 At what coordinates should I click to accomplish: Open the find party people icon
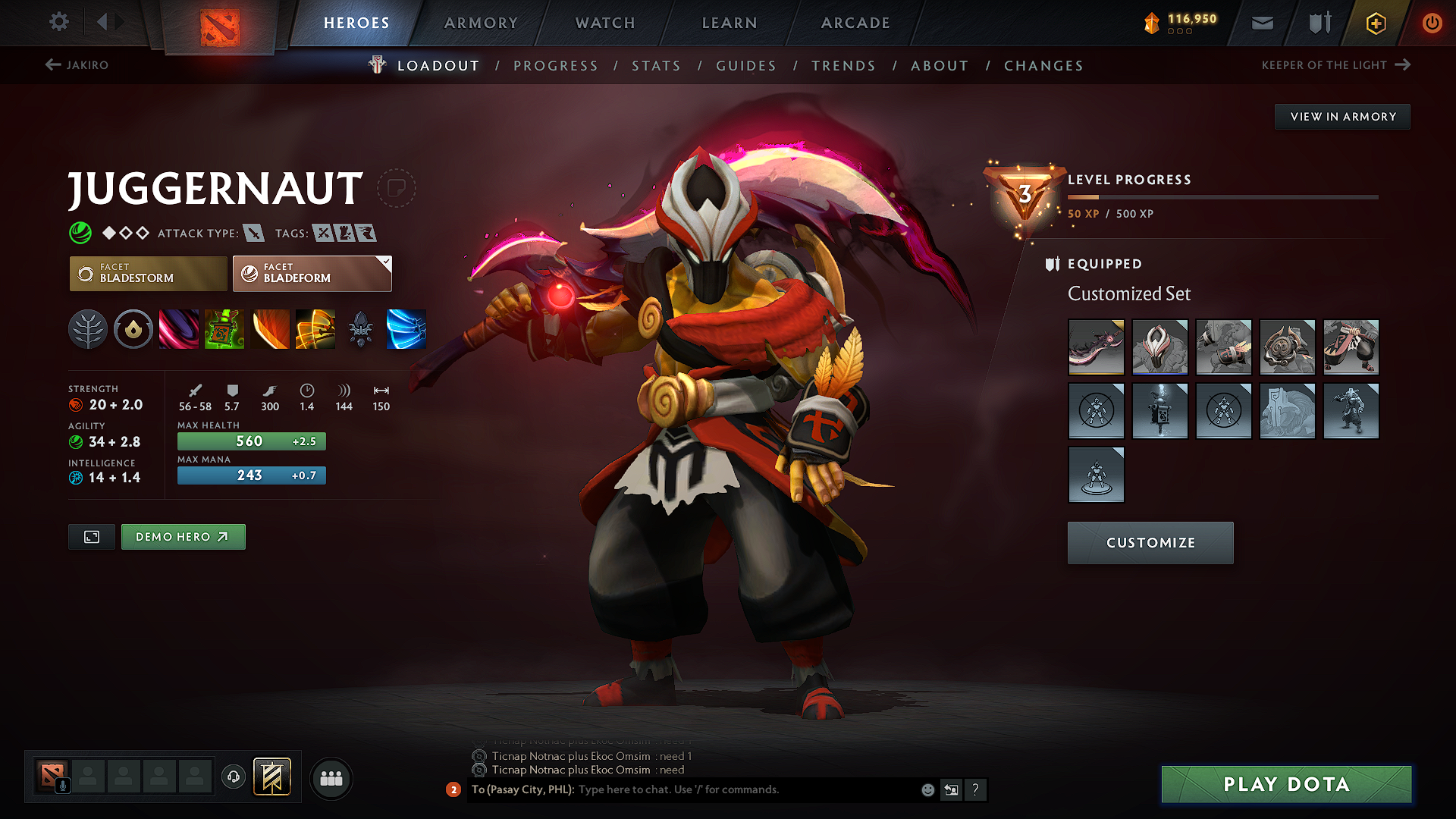[x=331, y=777]
